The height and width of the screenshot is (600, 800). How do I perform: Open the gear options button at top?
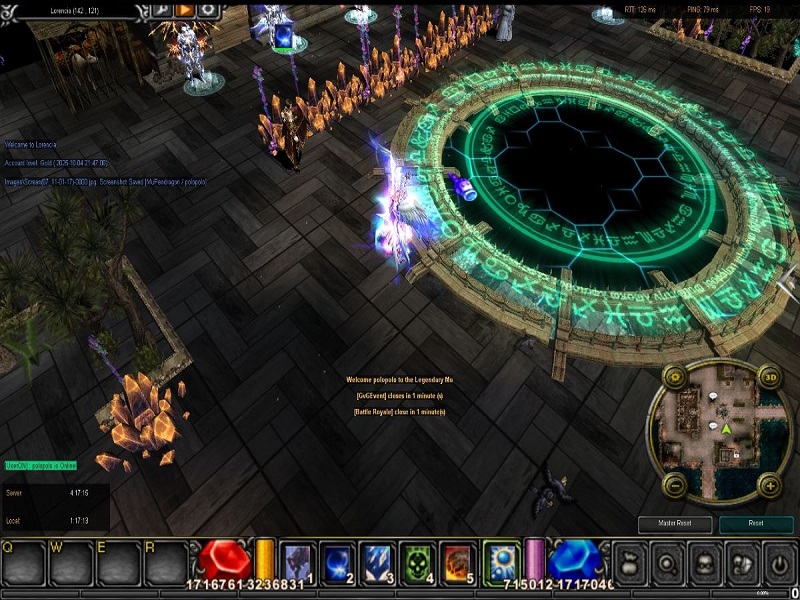[207, 9]
